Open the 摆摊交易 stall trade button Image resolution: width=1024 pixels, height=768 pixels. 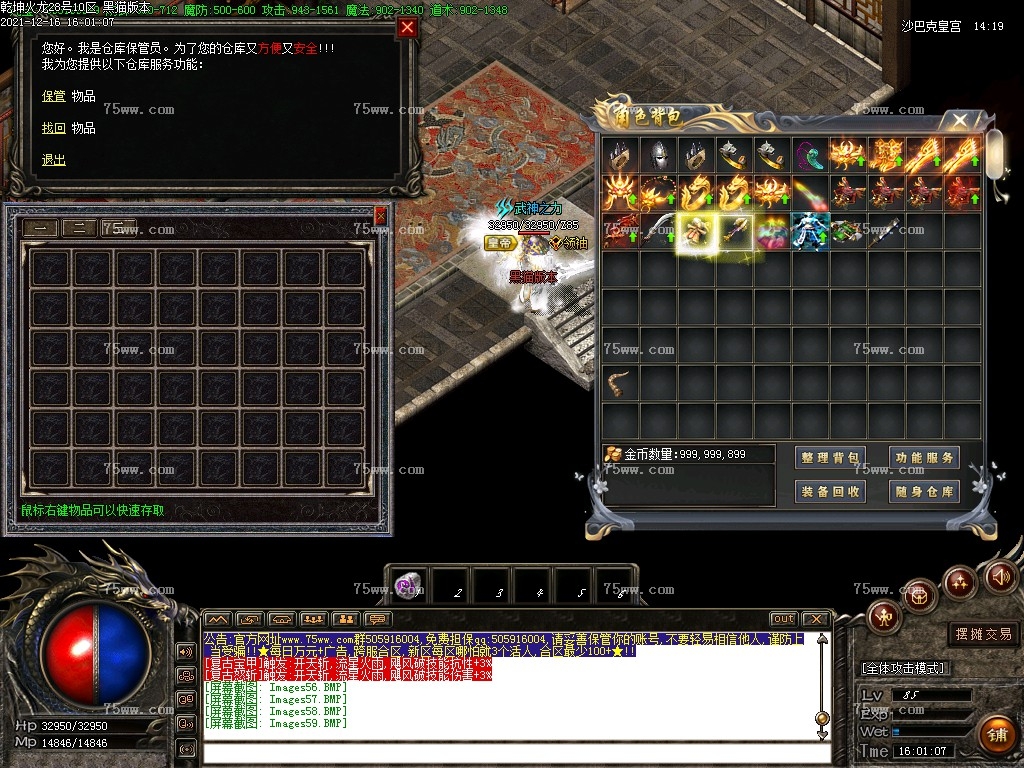coord(983,634)
